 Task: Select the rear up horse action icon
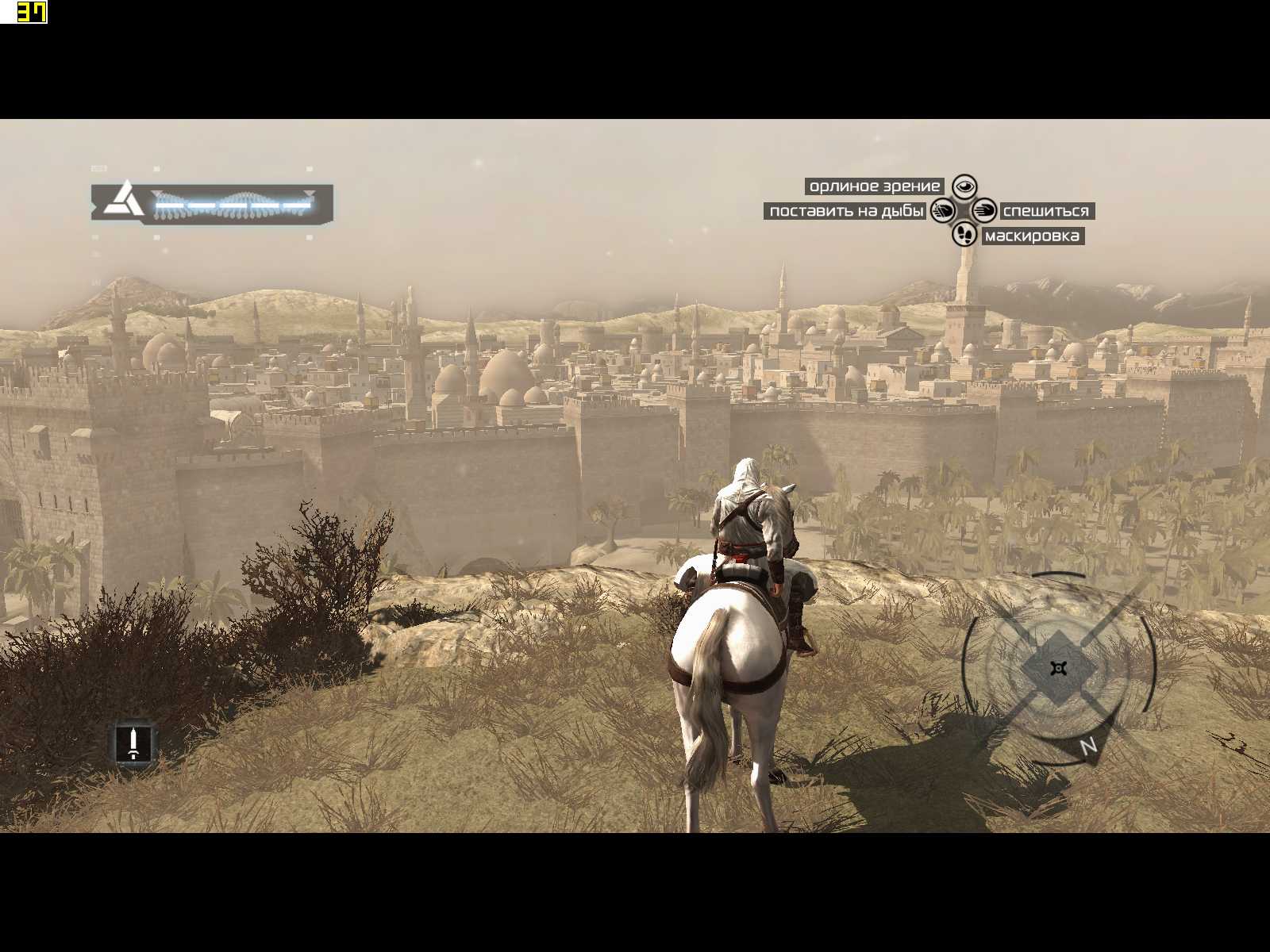[943, 211]
